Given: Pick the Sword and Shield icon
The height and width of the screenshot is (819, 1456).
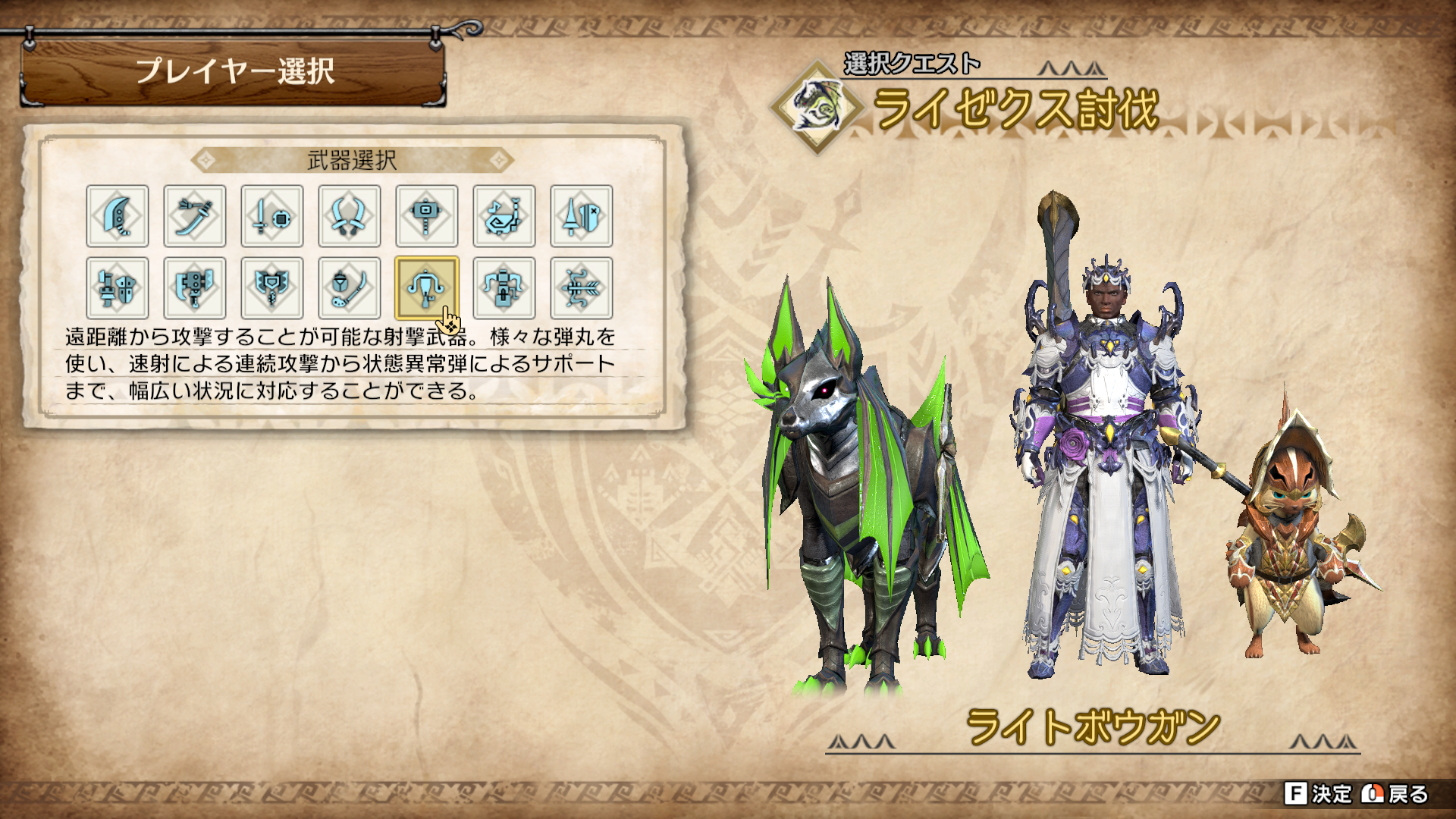Looking at the screenshot, I should click(272, 216).
